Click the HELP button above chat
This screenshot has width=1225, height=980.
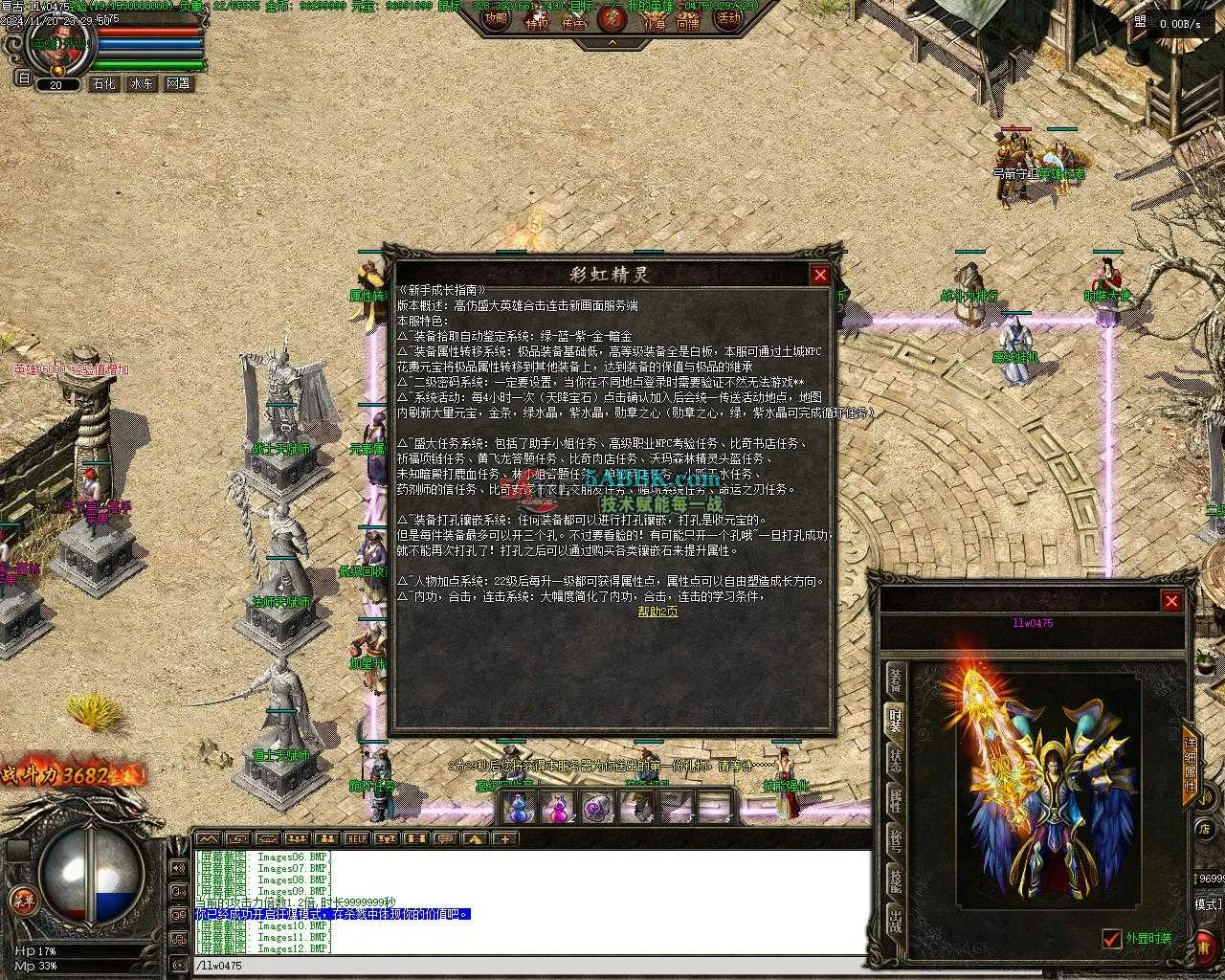coord(356,839)
